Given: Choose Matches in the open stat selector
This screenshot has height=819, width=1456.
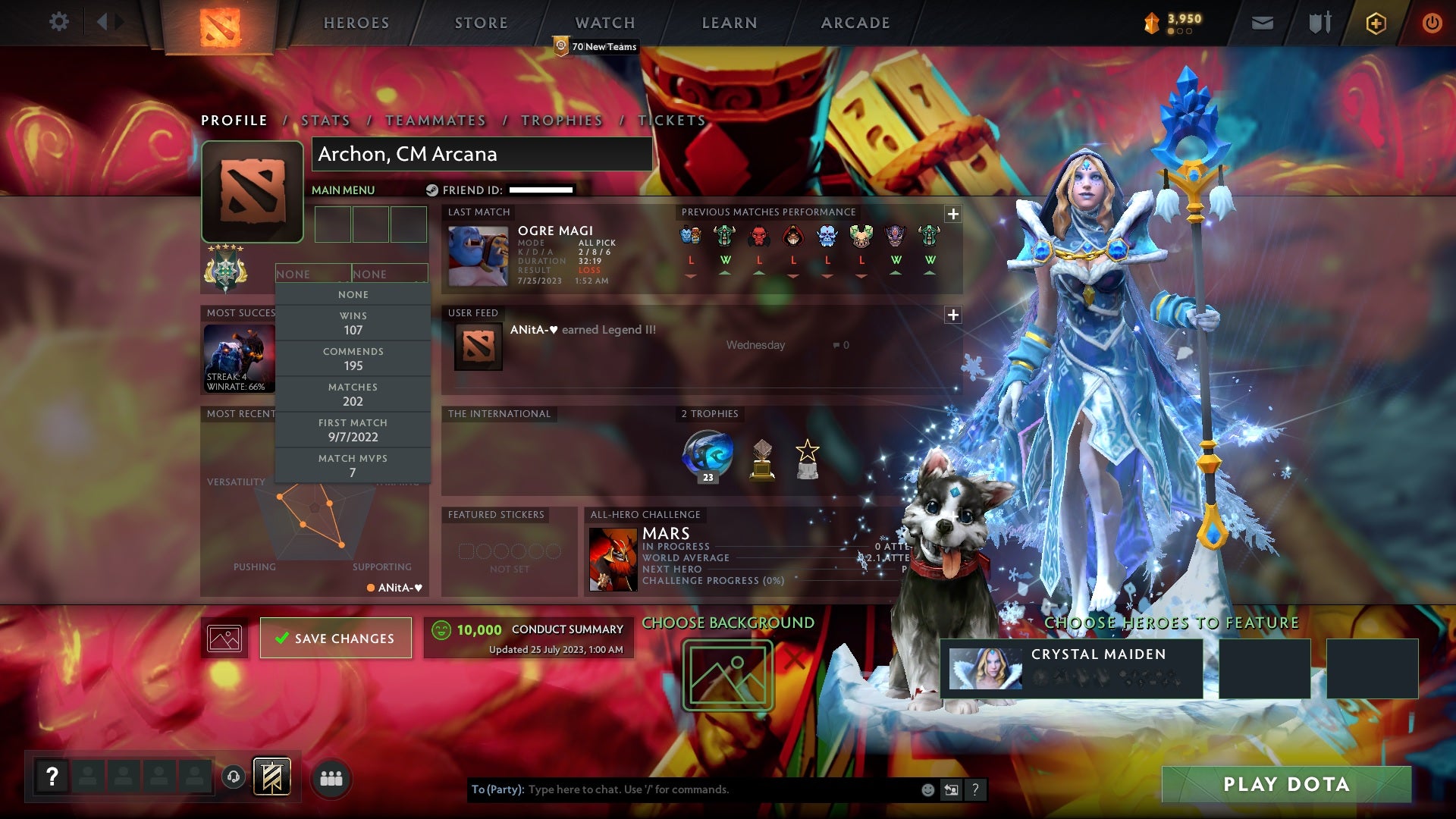Looking at the screenshot, I should tap(353, 394).
